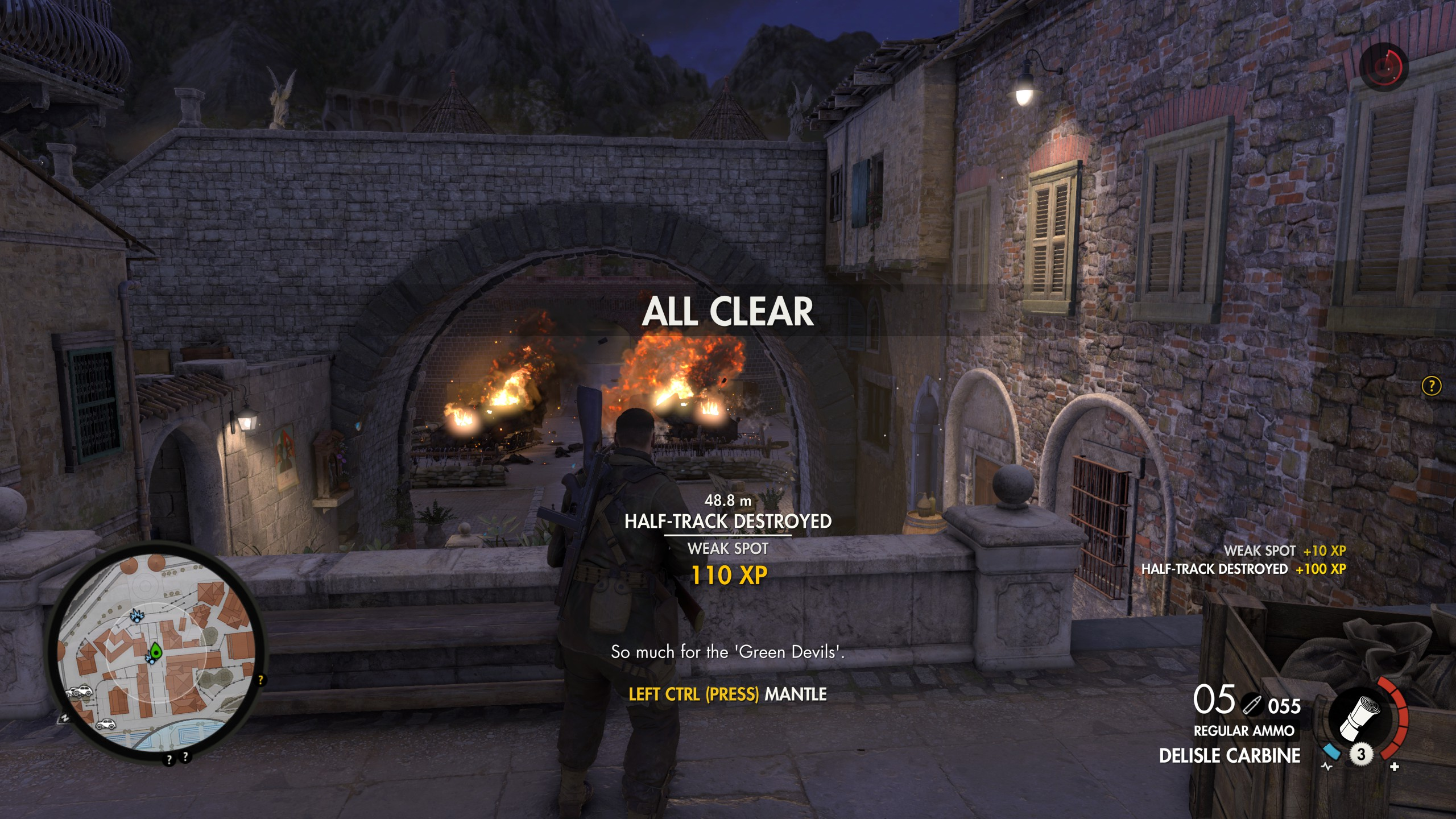Viewport: 1456px width, 819px height.
Task: Select the green player marker on minimap
Action: 155,652
